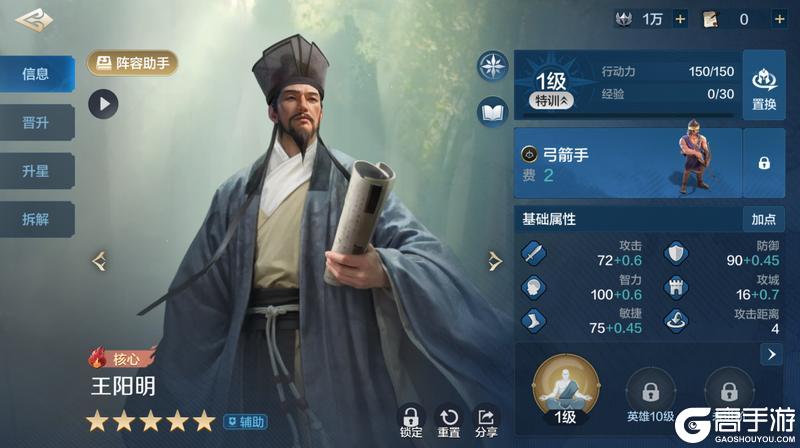The height and width of the screenshot is (448, 800).
Task: Open the book icon
Action: tap(493, 112)
